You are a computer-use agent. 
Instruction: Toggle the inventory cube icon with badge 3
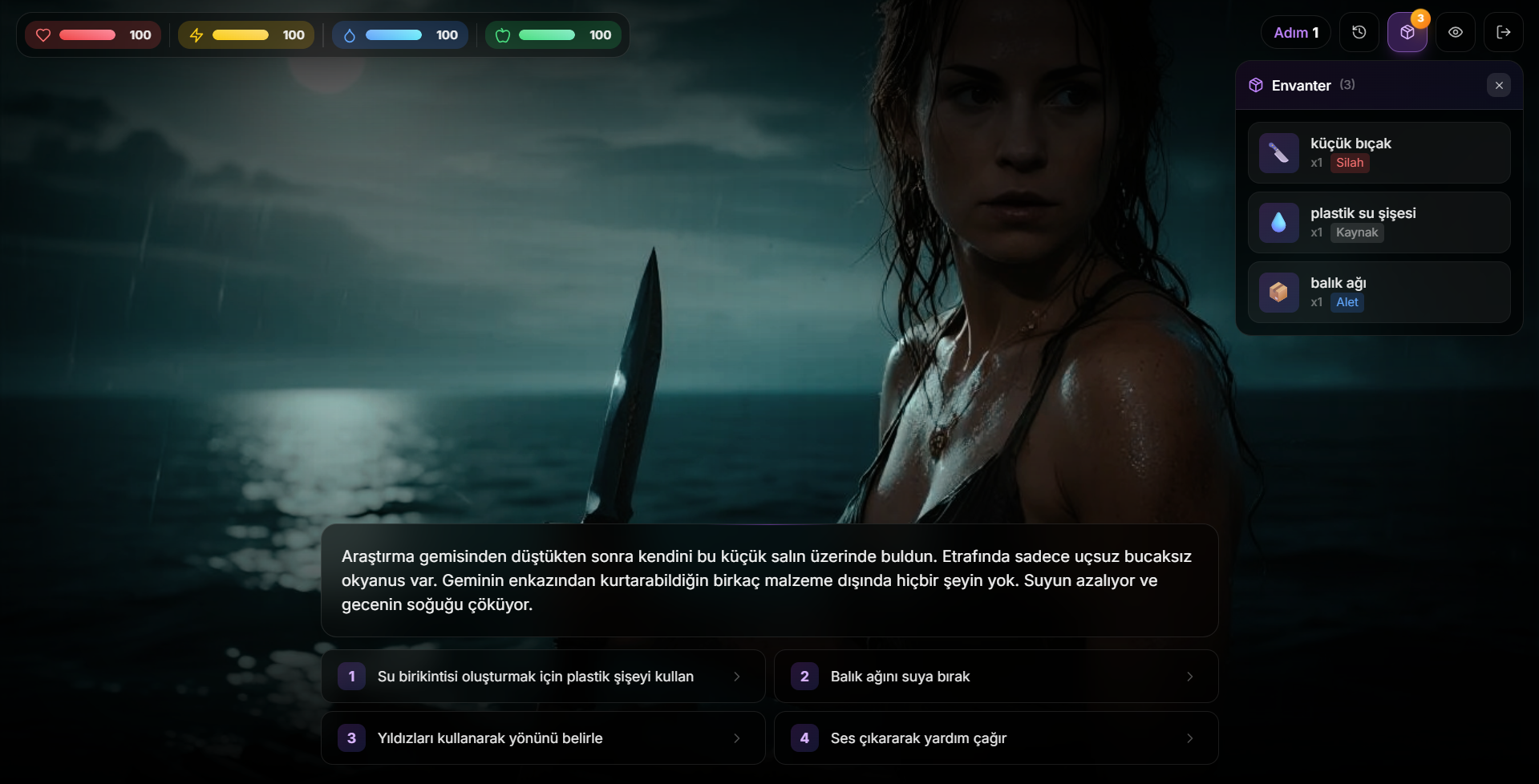(x=1407, y=34)
